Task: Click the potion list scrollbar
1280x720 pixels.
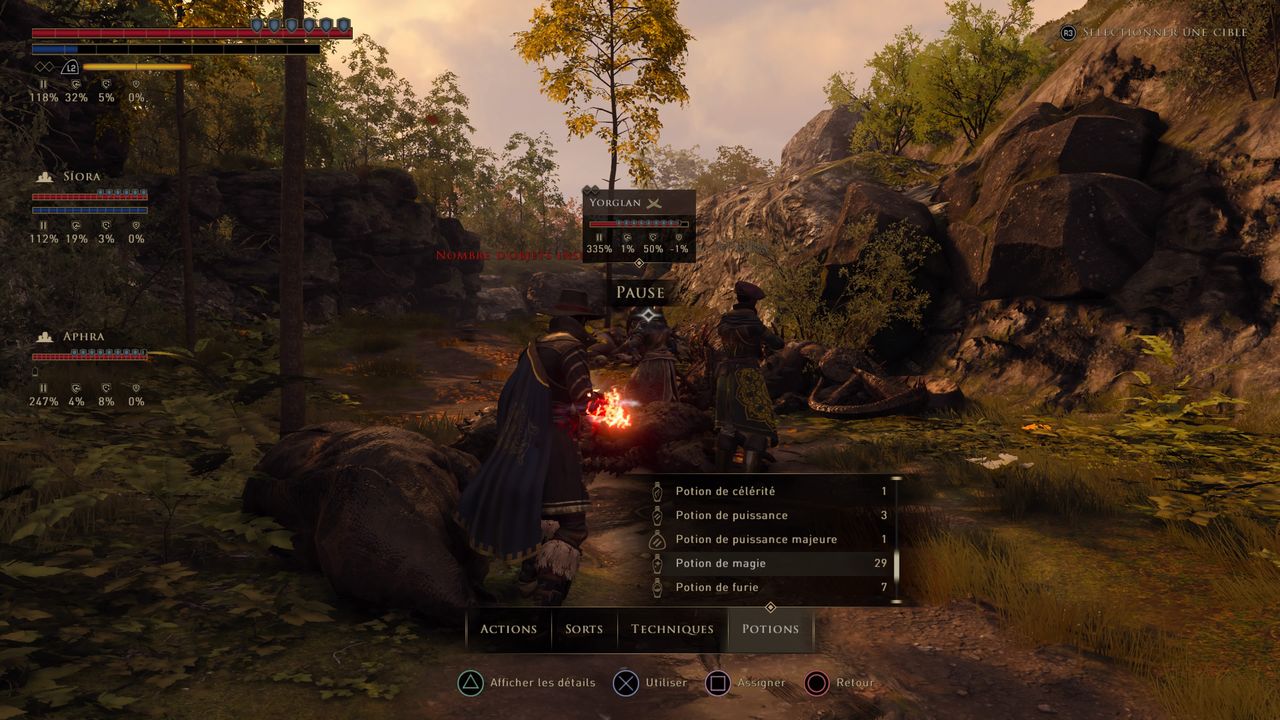Action: tap(896, 540)
